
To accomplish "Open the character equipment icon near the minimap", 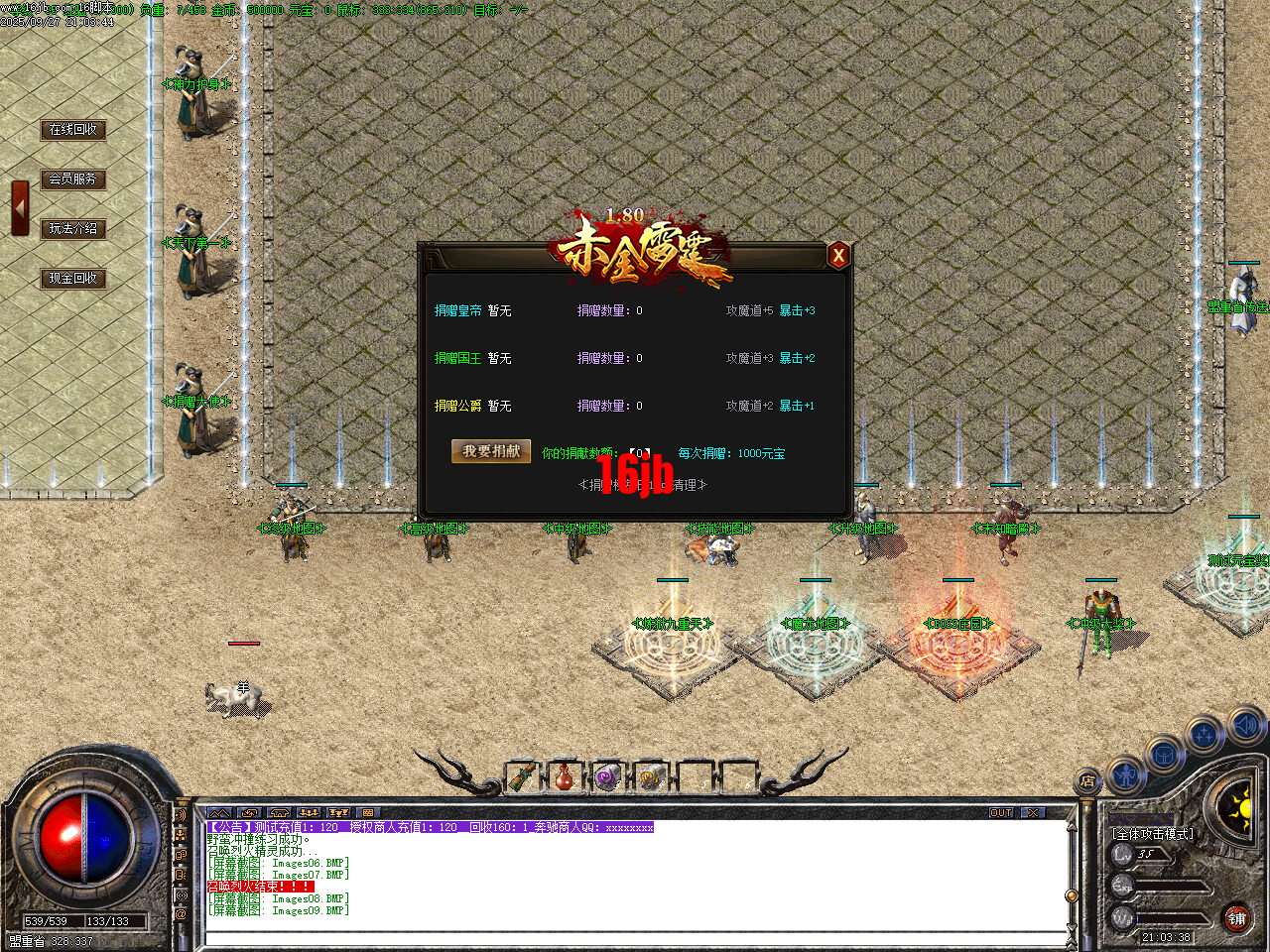I will click(x=1125, y=773).
